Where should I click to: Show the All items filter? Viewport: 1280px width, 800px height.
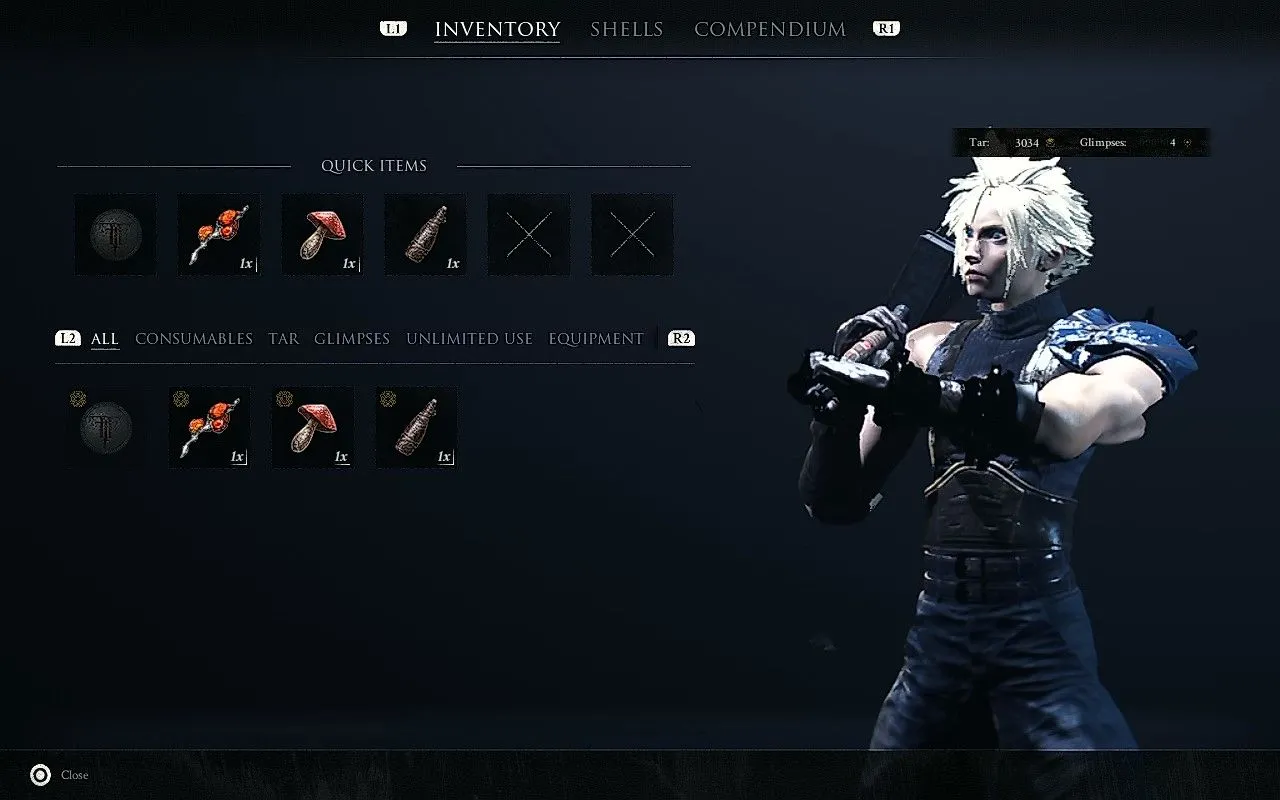click(x=105, y=339)
